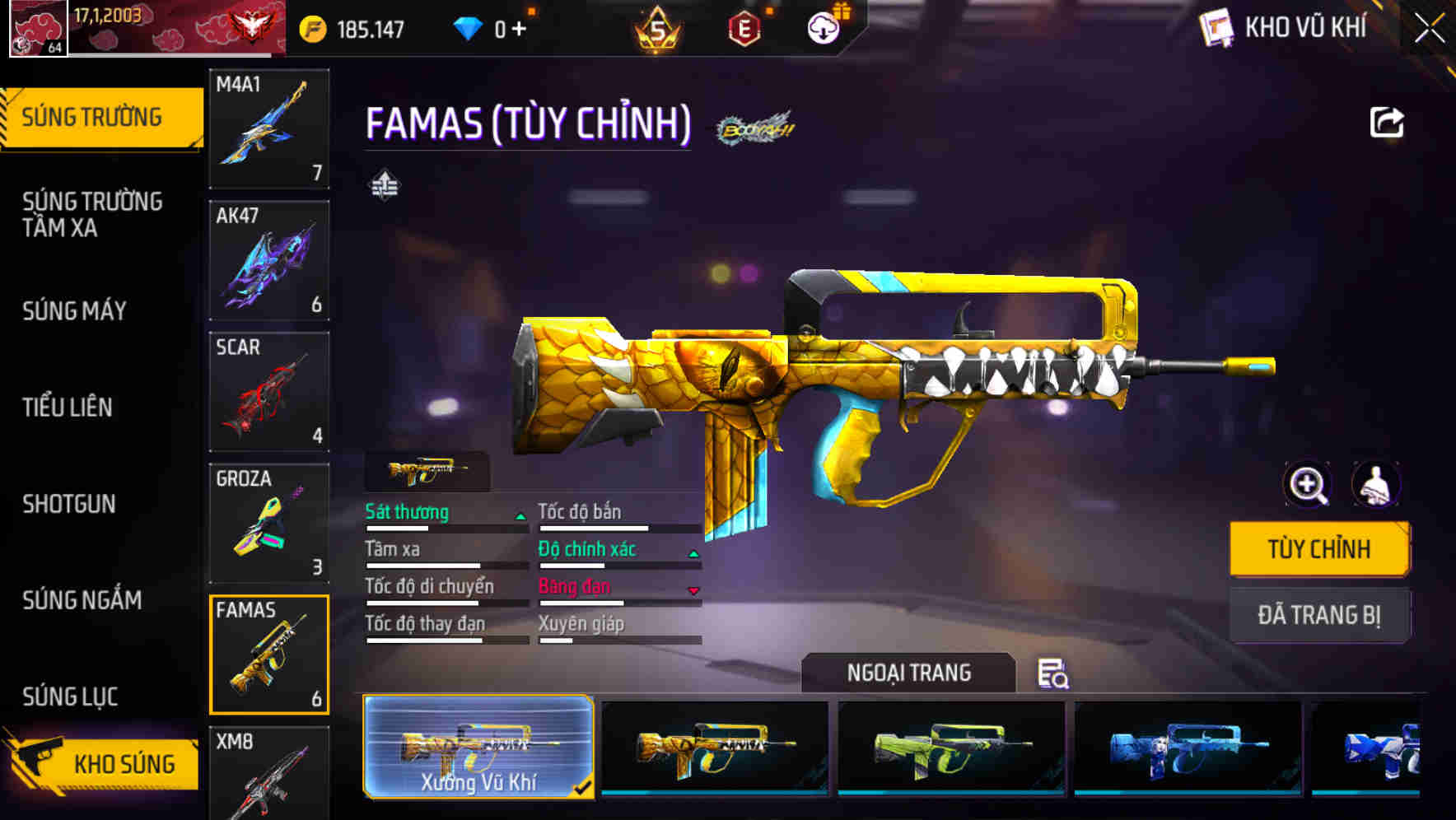The height and width of the screenshot is (820, 1456).
Task: Open the NGOẠI TRANG tab
Action: coord(909,673)
